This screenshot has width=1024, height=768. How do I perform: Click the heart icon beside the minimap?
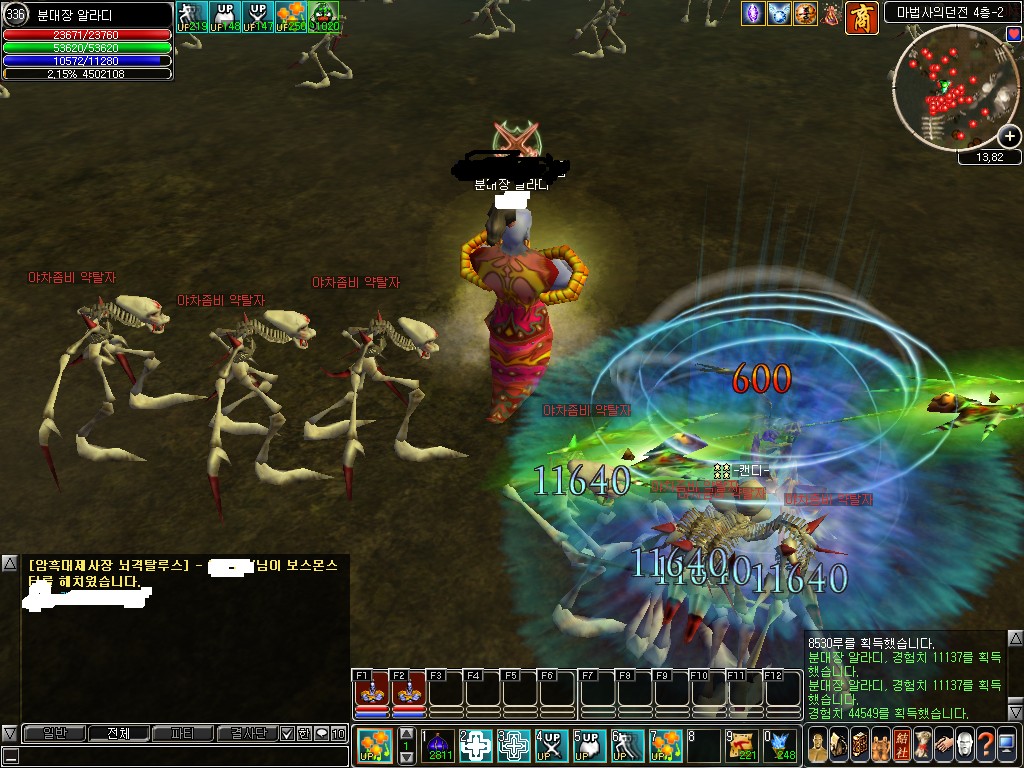[x=1014, y=34]
